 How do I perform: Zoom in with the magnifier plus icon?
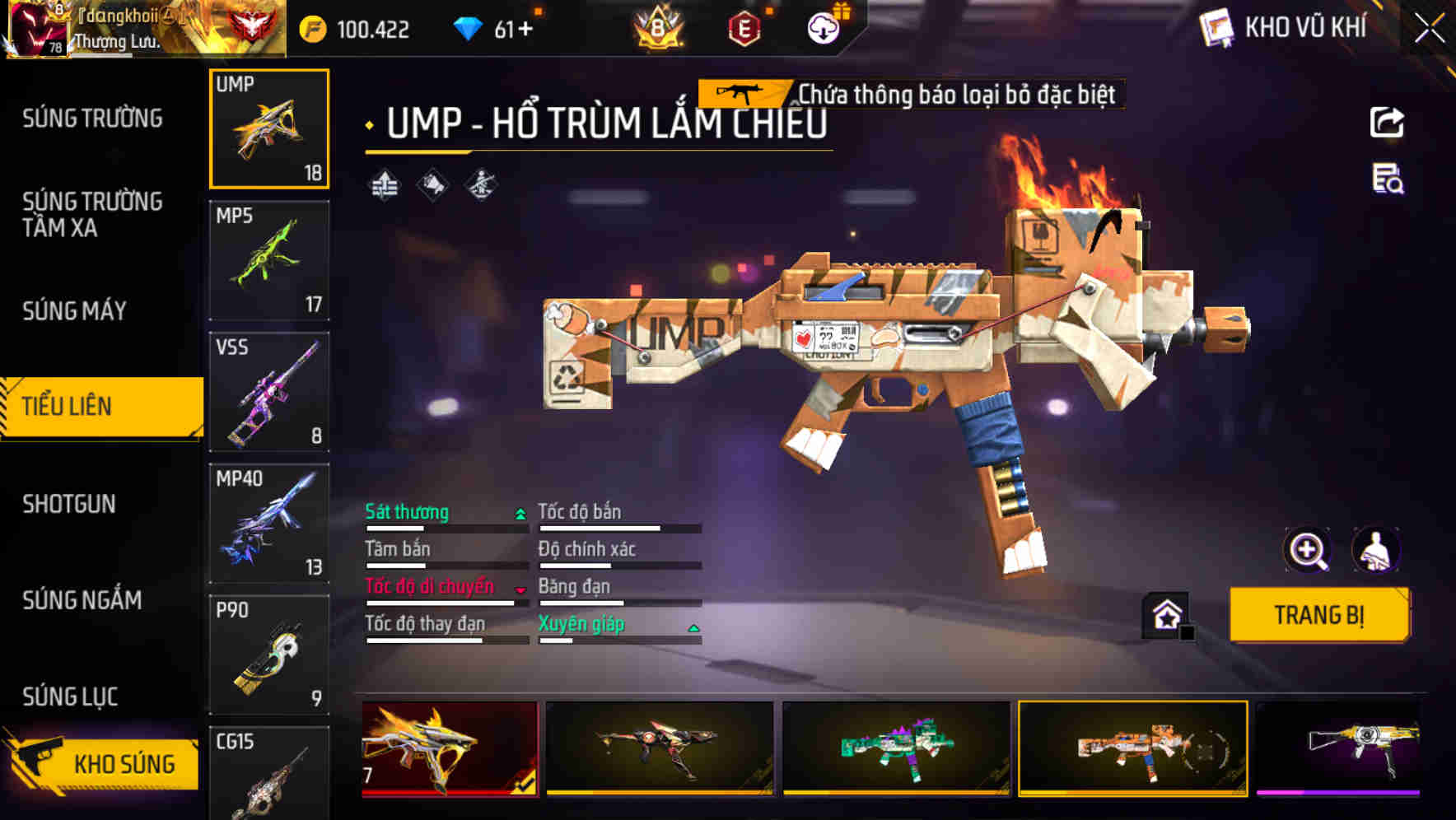(1307, 550)
